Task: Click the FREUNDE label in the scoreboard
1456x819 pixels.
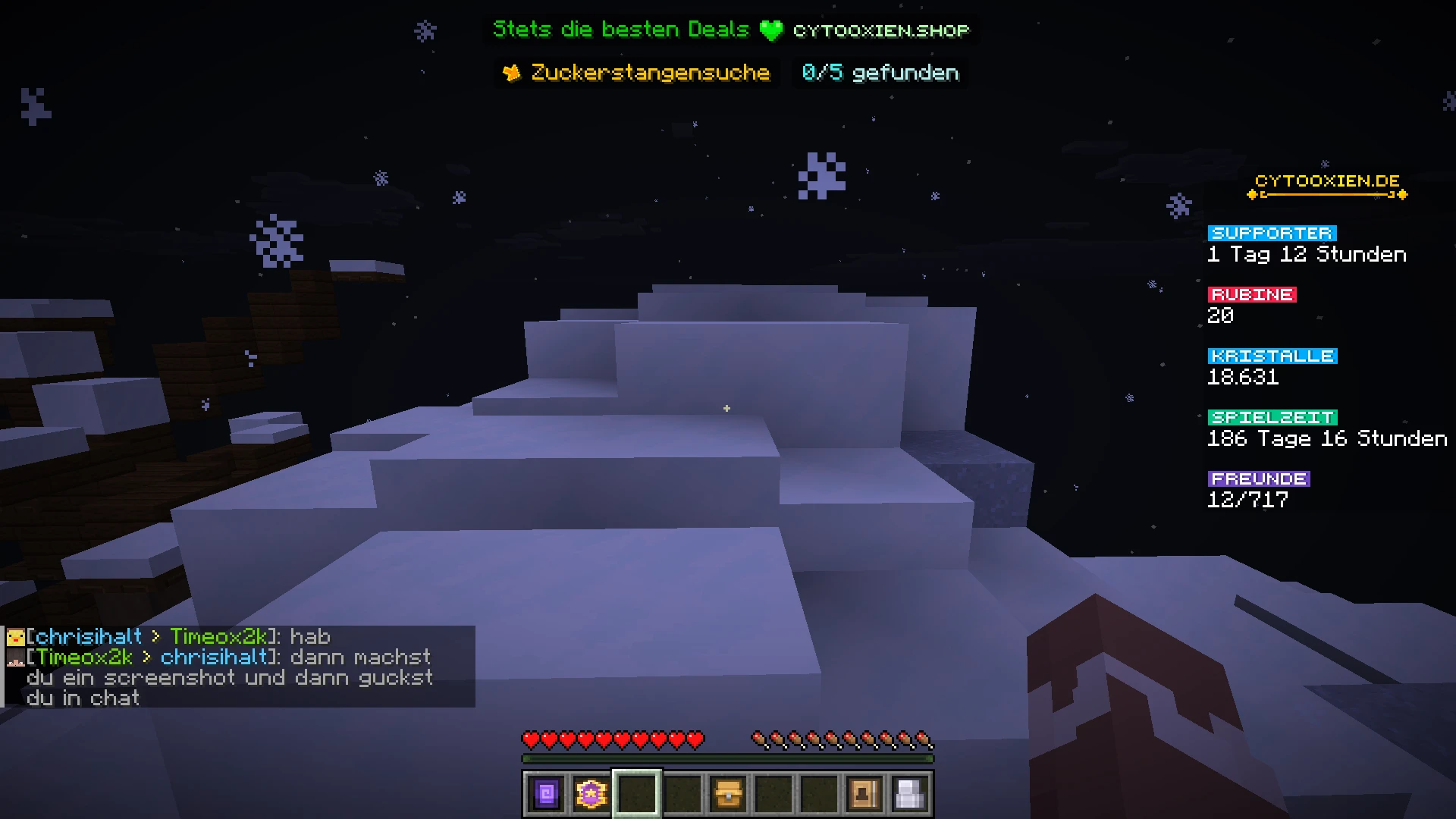Action: (x=1259, y=478)
